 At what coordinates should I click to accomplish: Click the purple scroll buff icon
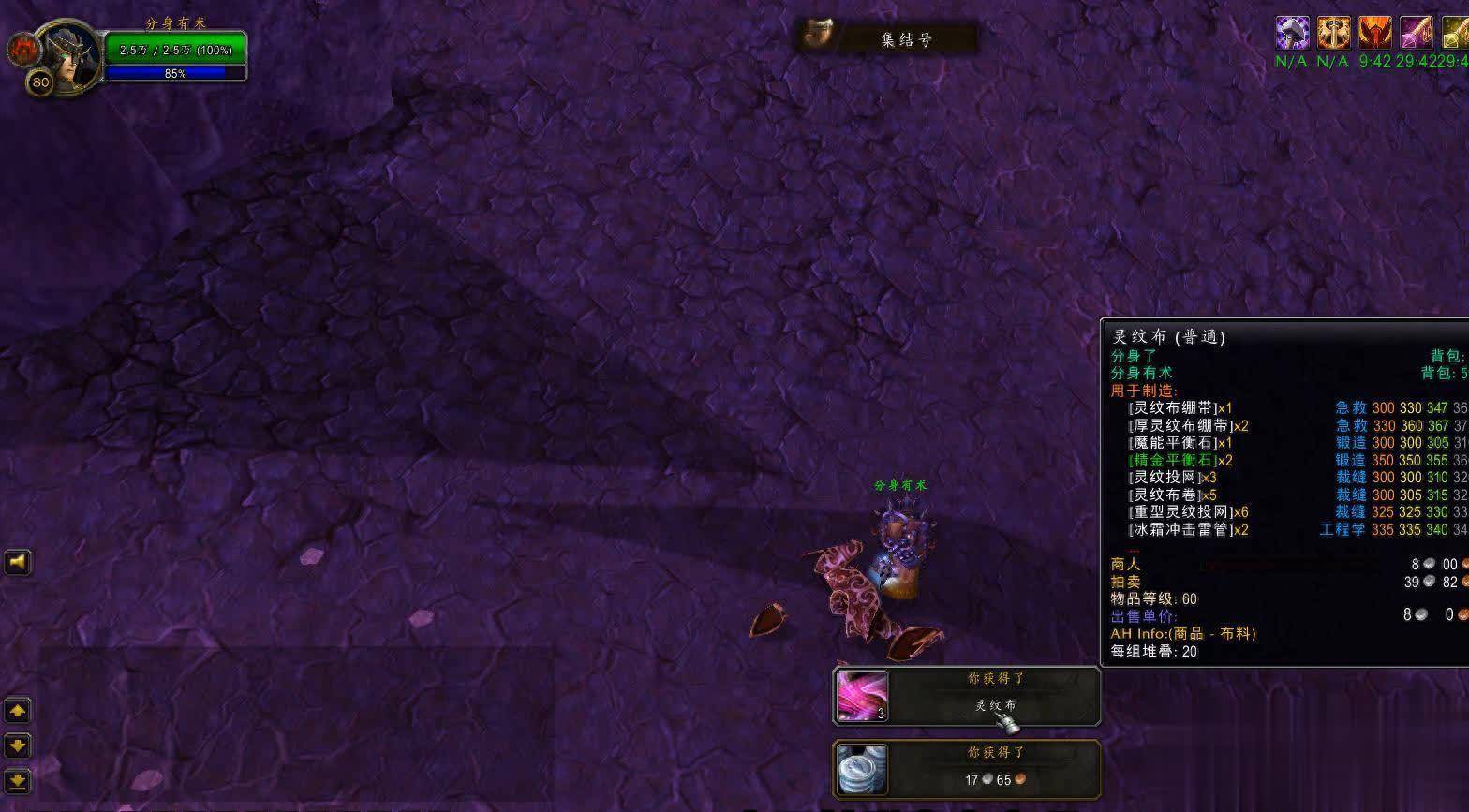(1416, 34)
